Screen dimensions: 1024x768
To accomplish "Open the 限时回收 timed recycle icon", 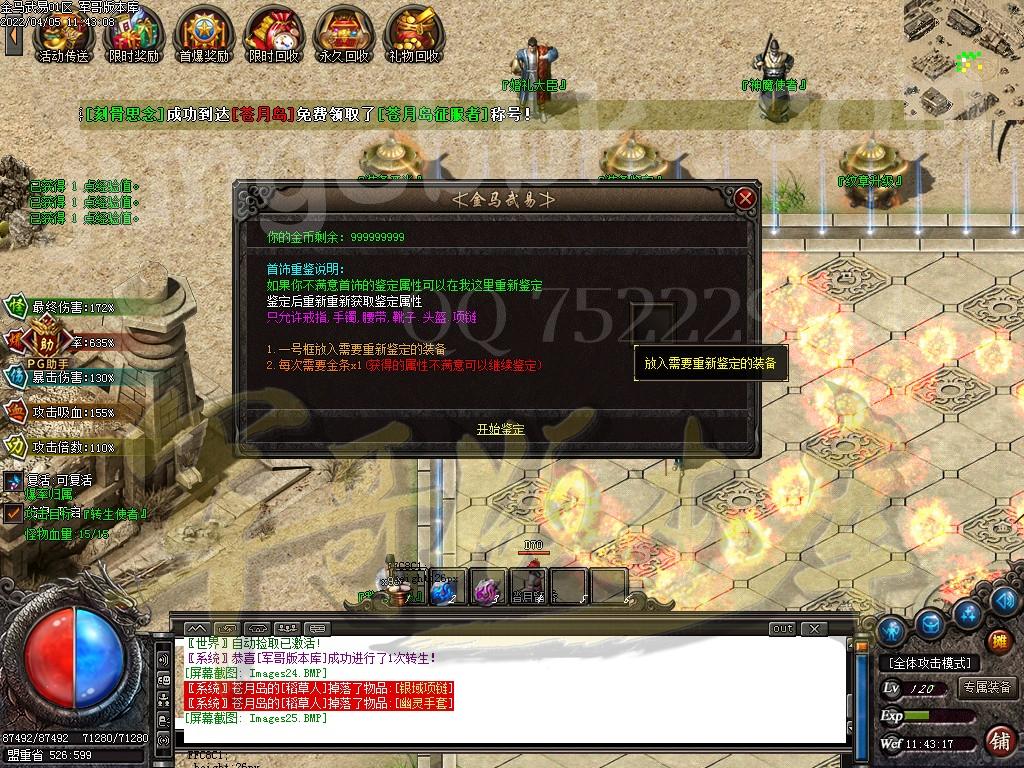I will 273,37.
